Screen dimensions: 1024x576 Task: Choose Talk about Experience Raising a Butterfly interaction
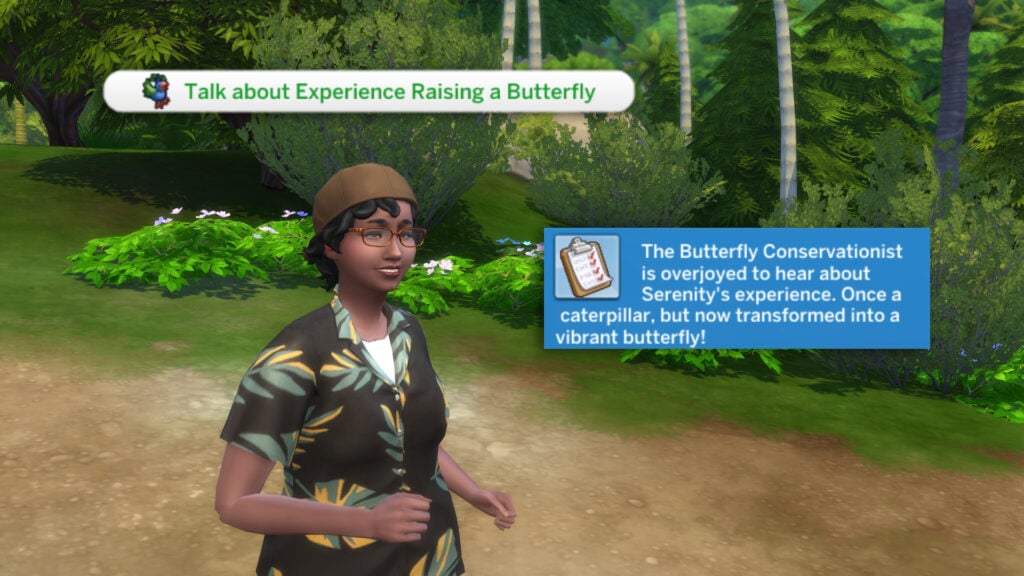[x=370, y=92]
